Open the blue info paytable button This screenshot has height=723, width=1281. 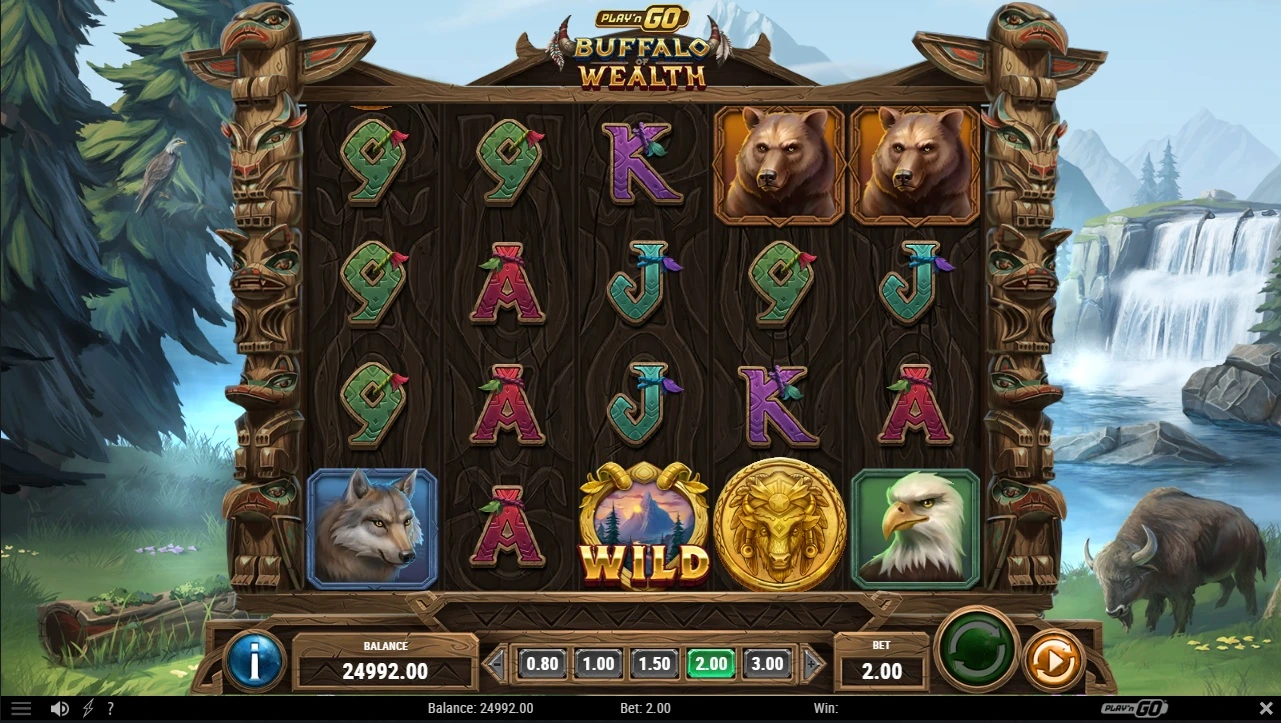click(255, 660)
